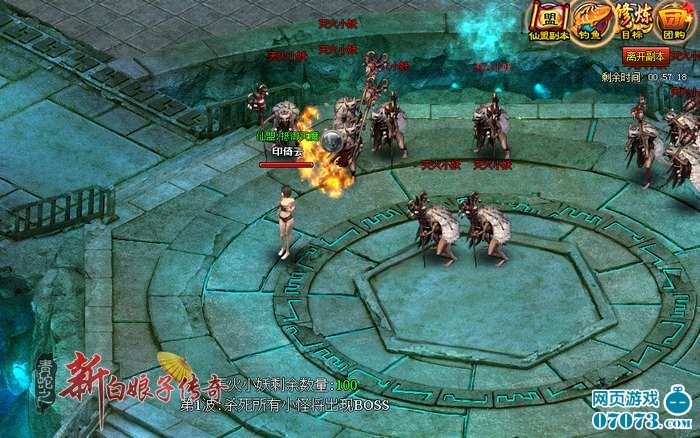Viewport: 700px width, 438px height.
Task: Open the 钓鱼 fishing activity icon
Action: [588, 20]
